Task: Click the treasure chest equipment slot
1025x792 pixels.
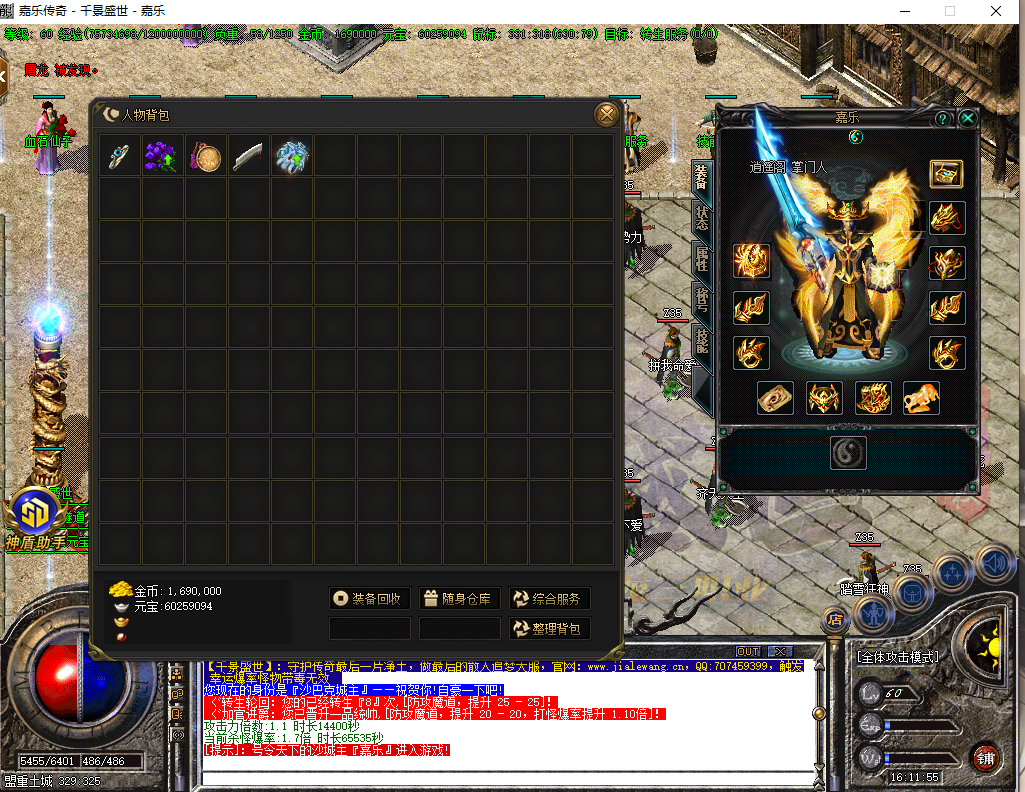Action: click(946, 174)
